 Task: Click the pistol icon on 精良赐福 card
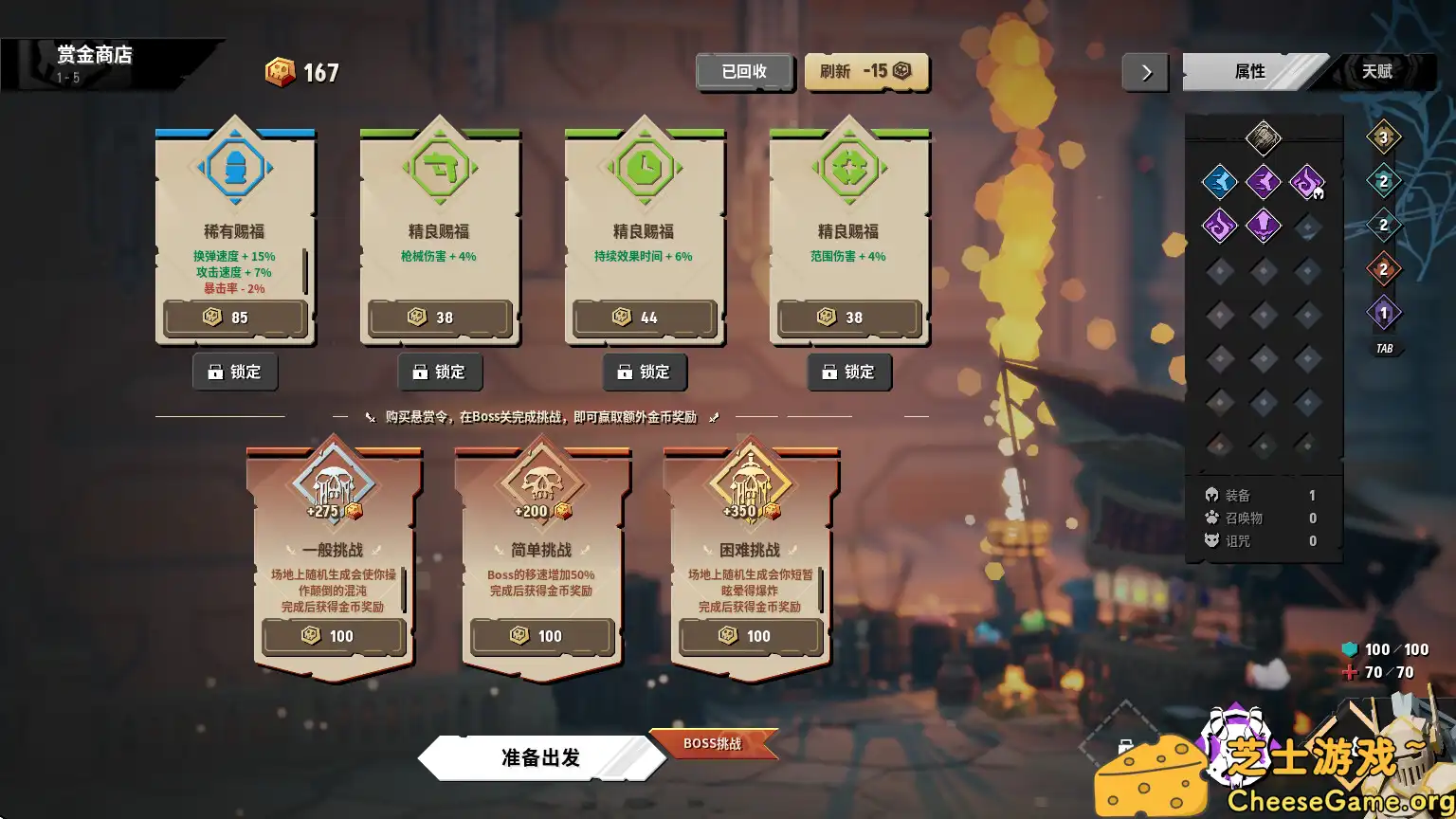click(440, 167)
